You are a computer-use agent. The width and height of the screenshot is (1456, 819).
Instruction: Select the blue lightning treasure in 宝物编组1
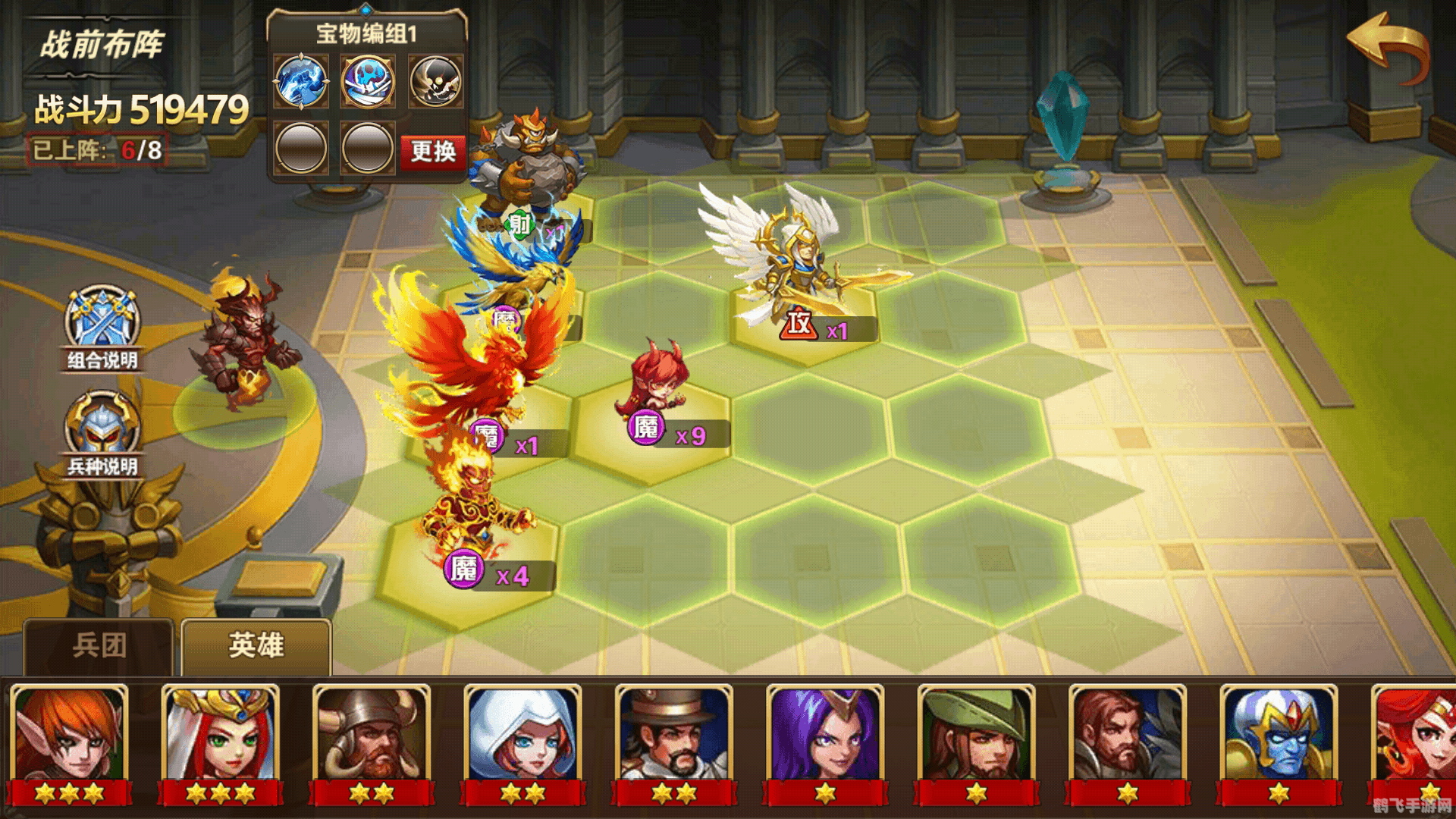(x=300, y=82)
